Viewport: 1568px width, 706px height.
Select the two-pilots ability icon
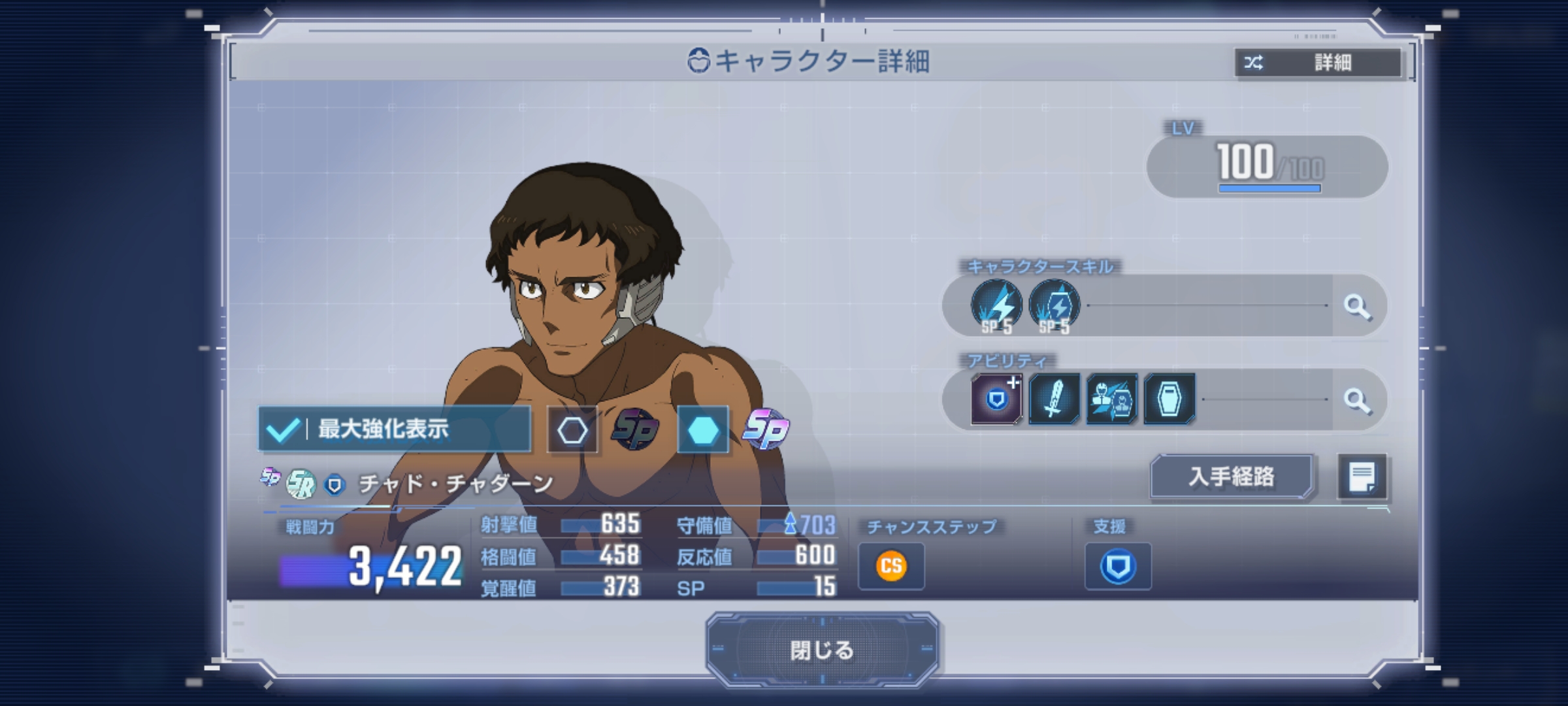pyautogui.click(x=1111, y=399)
